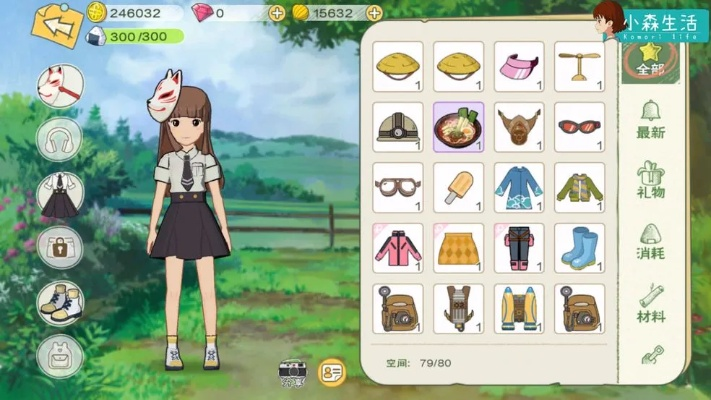Select the red sunglasses item
The image size is (711, 400).
(x=580, y=127)
